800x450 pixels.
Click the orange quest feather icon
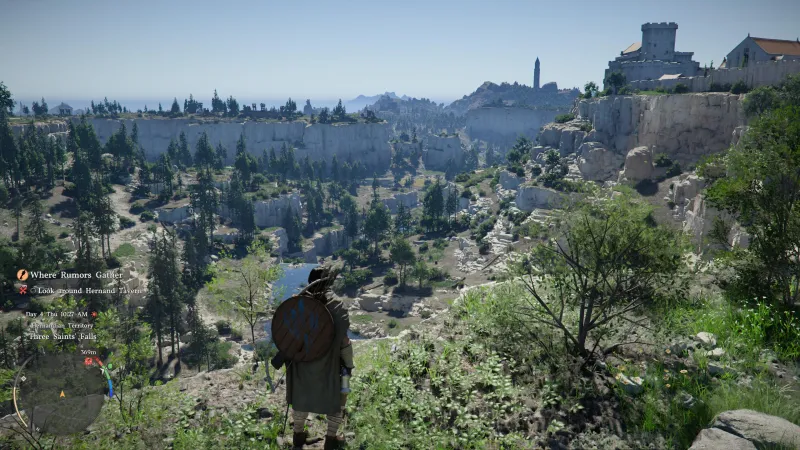click(x=22, y=275)
